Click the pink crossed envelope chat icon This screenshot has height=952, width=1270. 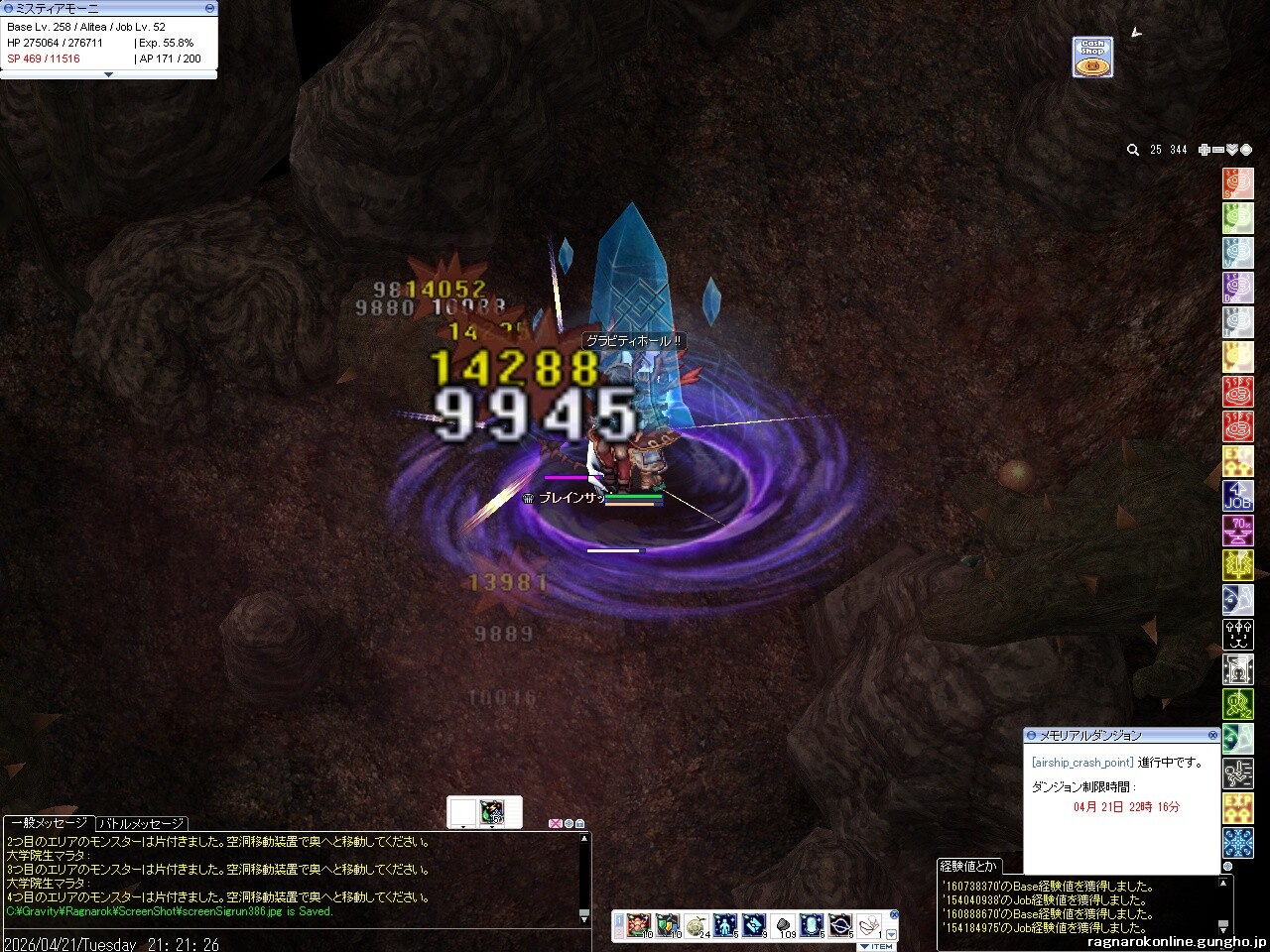[555, 823]
